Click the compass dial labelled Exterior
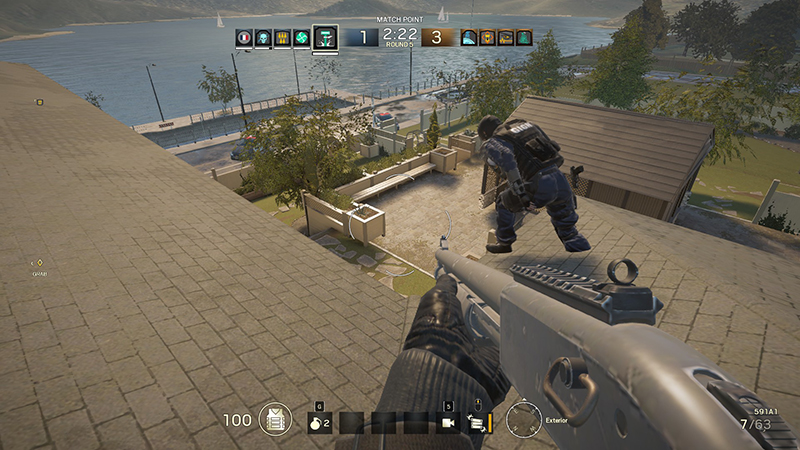Viewport: 800px width, 450px height. pyautogui.click(x=523, y=420)
